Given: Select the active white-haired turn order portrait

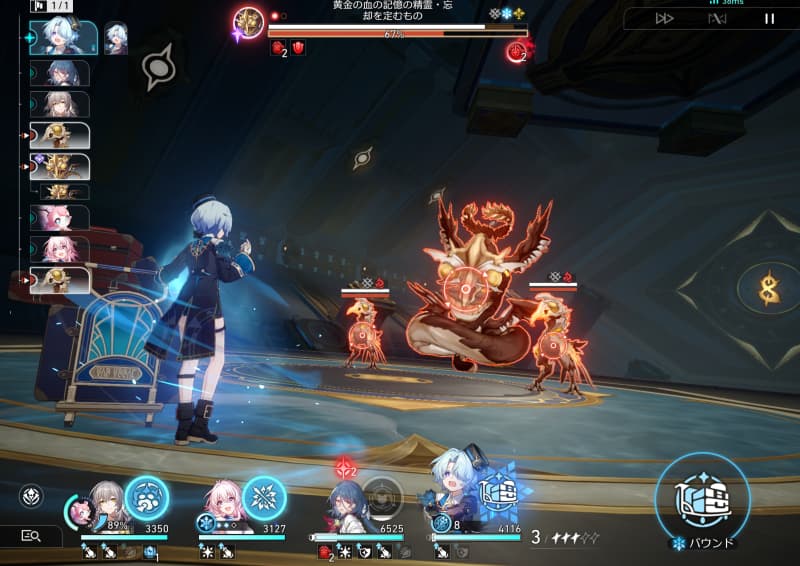Looking at the screenshot, I should pos(66,38).
